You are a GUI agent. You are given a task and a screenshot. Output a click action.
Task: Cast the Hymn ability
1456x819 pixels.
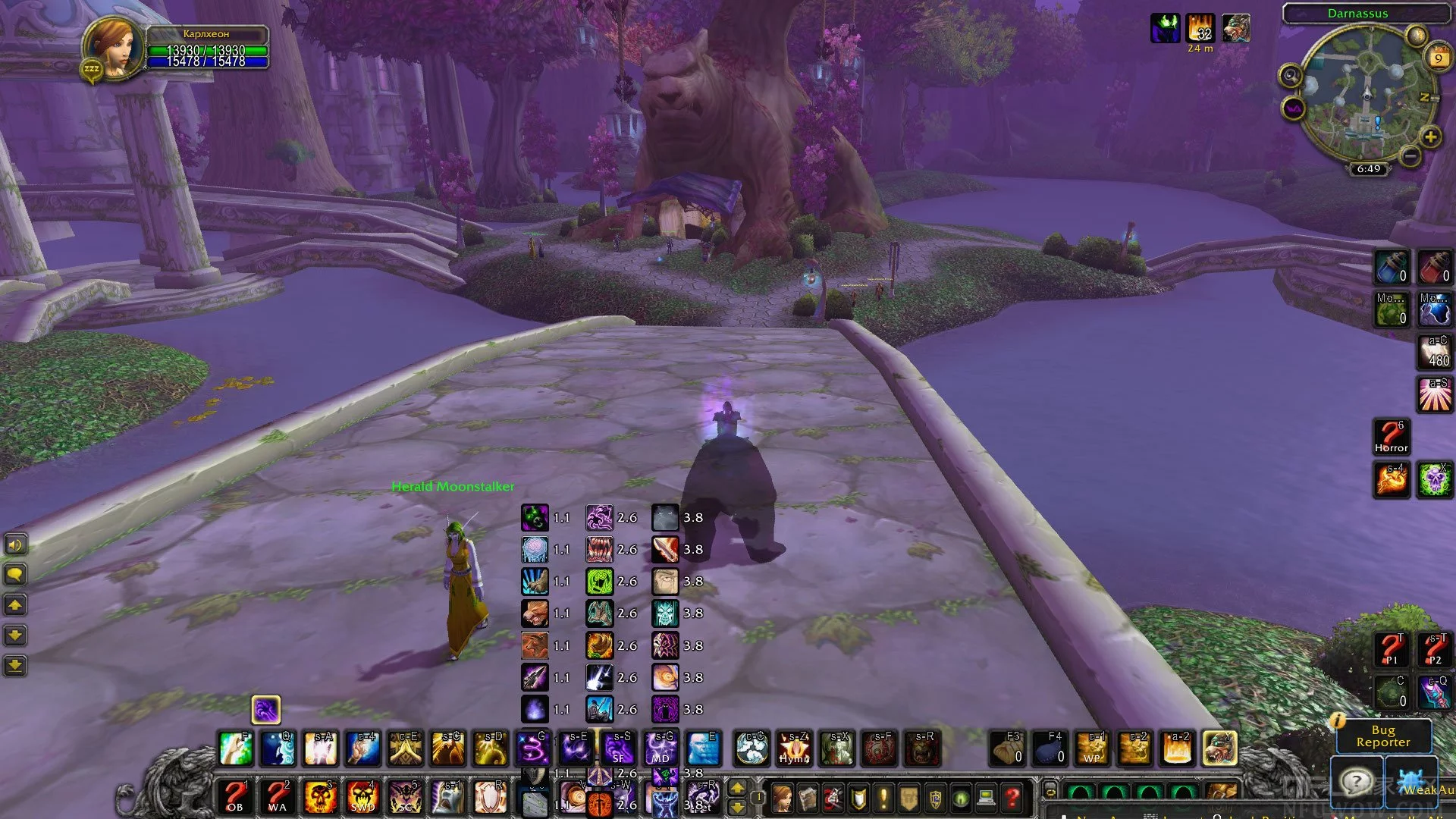click(795, 748)
